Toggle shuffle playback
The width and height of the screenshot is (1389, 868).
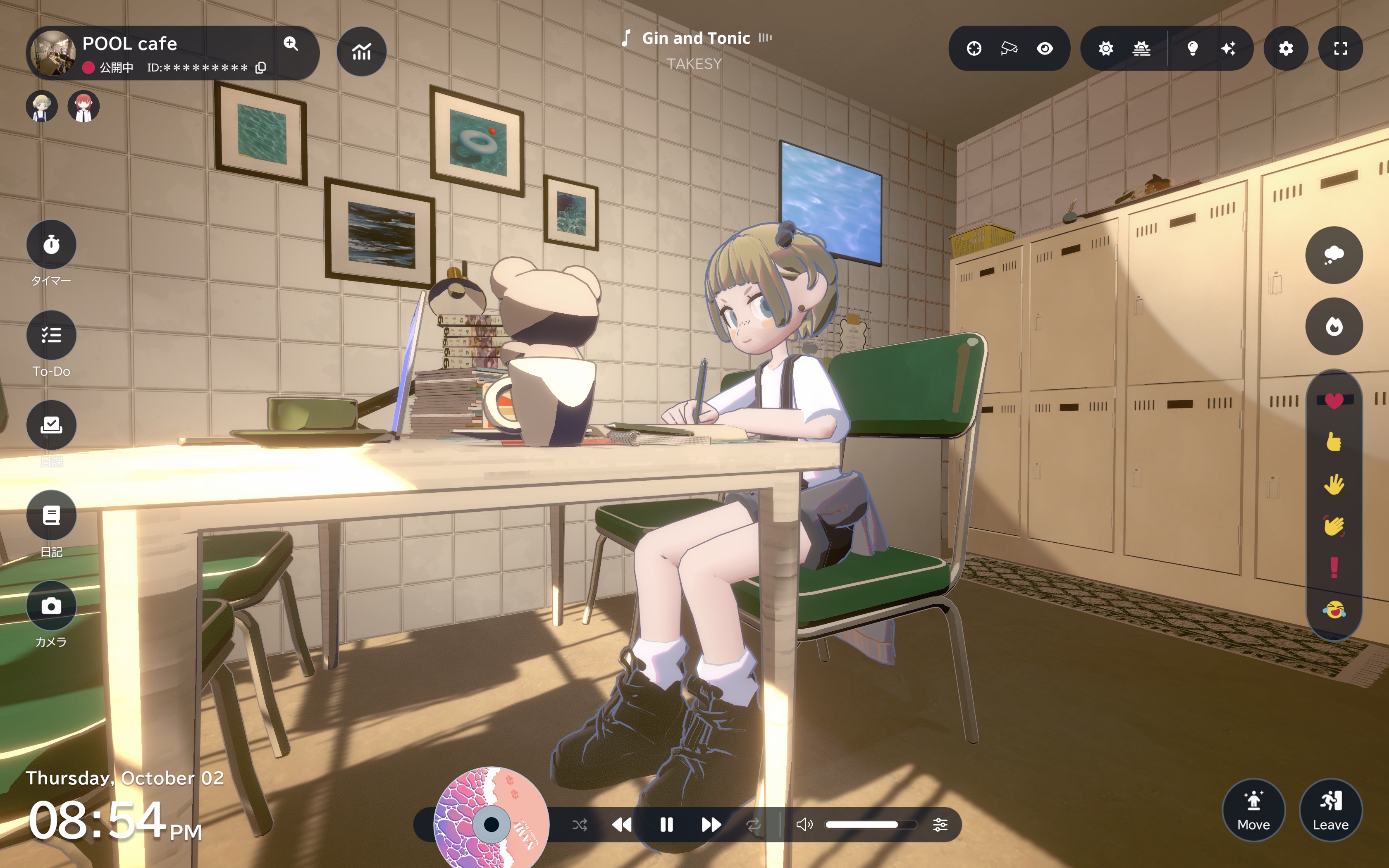pos(580,825)
